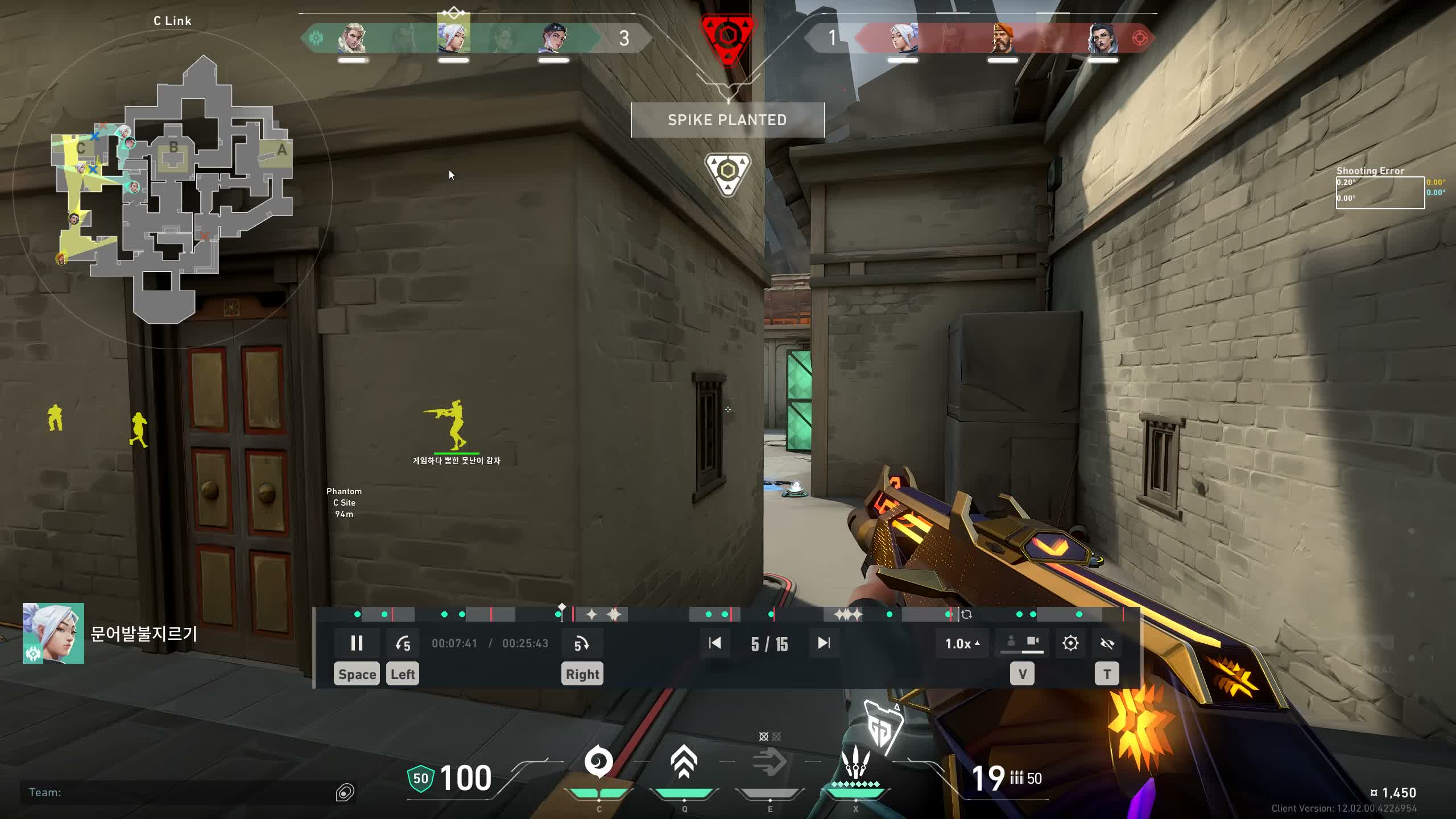Viewport: 1456px width, 819px height.
Task: Click the observed player's Jett portrait card
Action: tap(53, 633)
